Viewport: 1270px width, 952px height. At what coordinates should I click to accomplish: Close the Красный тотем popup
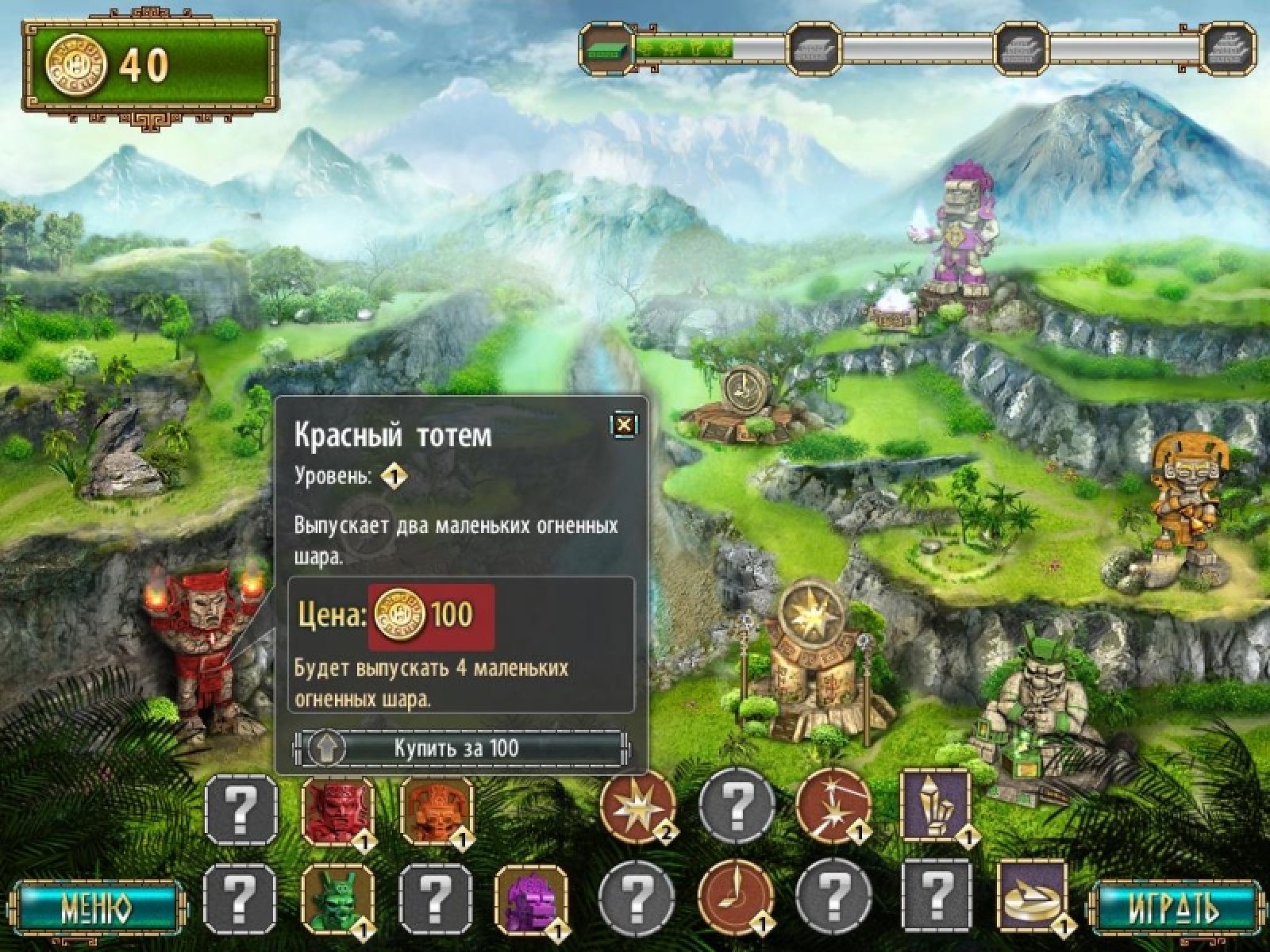(x=625, y=424)
